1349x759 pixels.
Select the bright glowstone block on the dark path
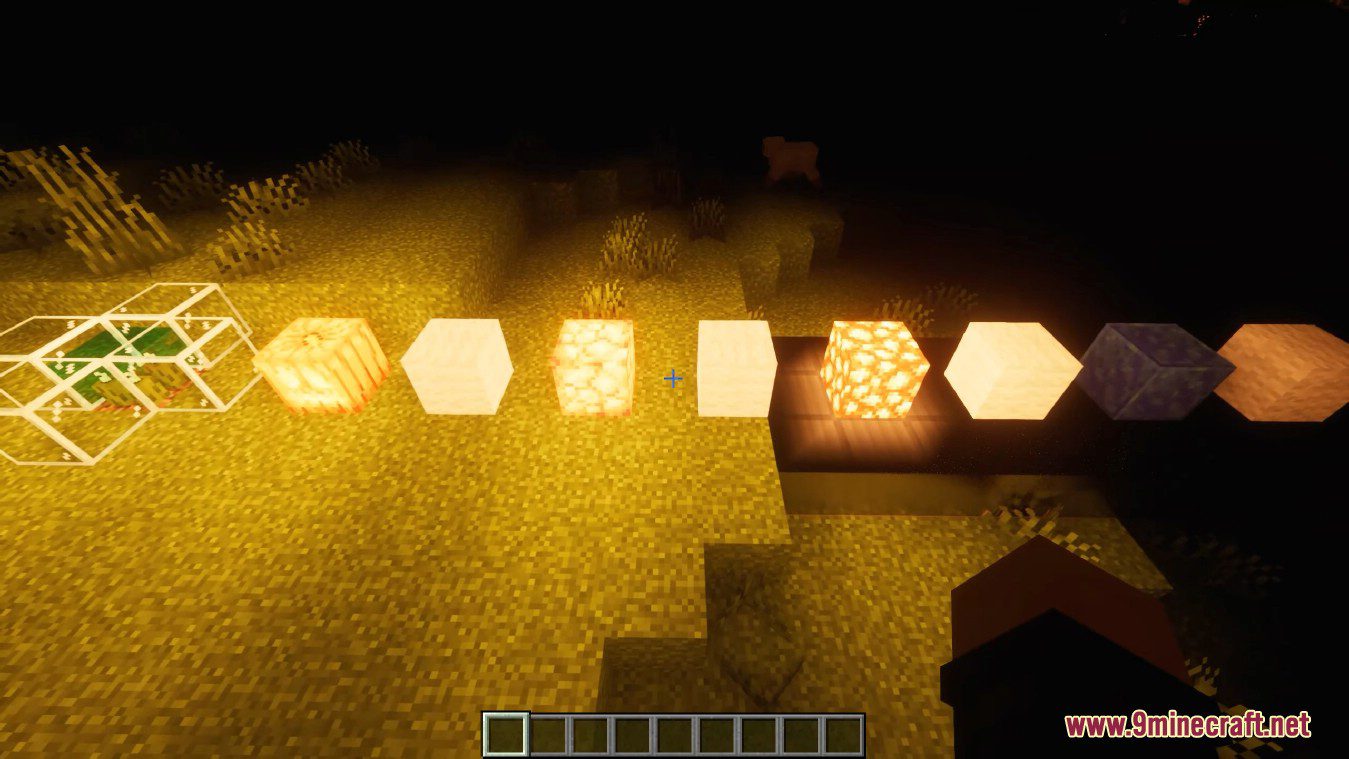click(875, 370)
